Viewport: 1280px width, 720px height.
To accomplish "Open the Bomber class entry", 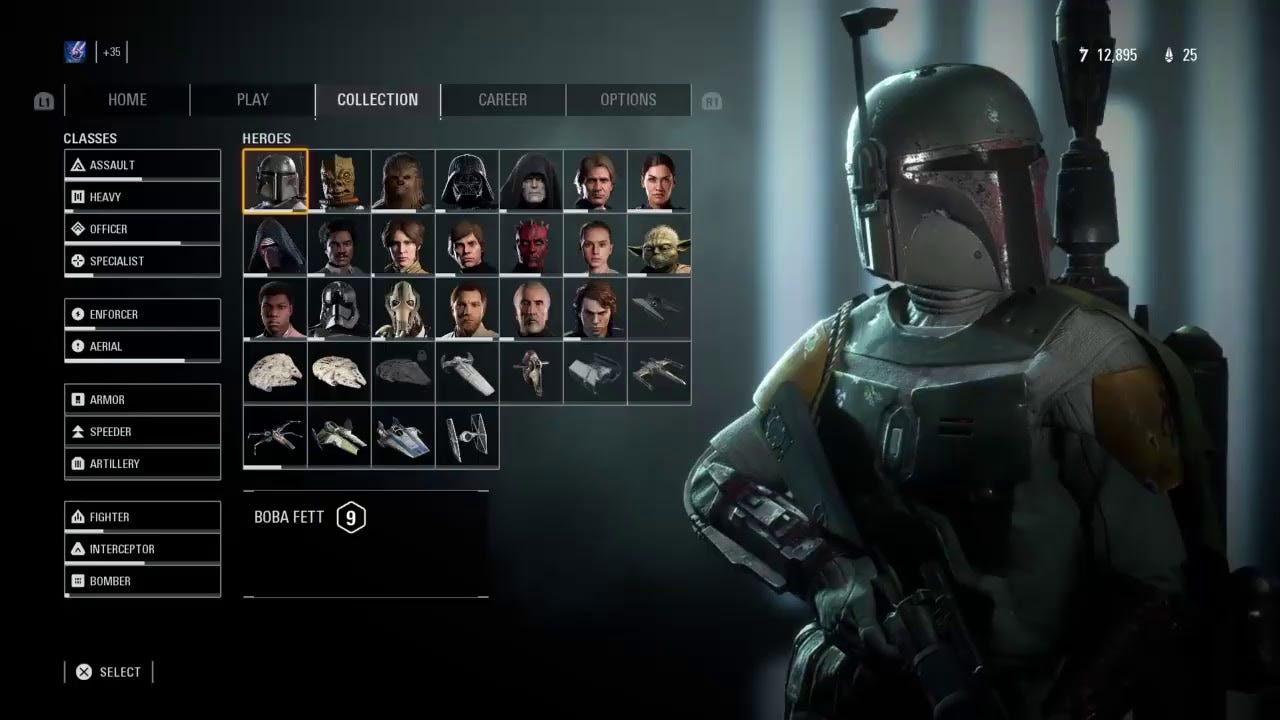I will point(142,581).
